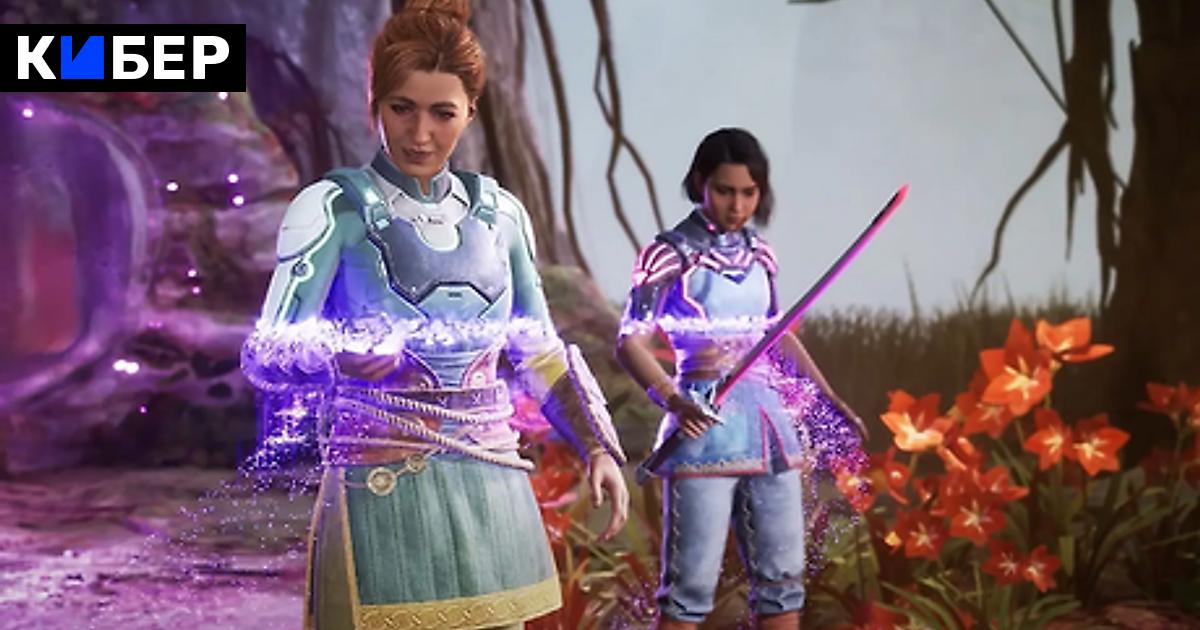Image resolution: width=1200 pixels, height=630 pixels.
Task: Click the КИБЕР logo badge
Action: [x=123, y=58]
